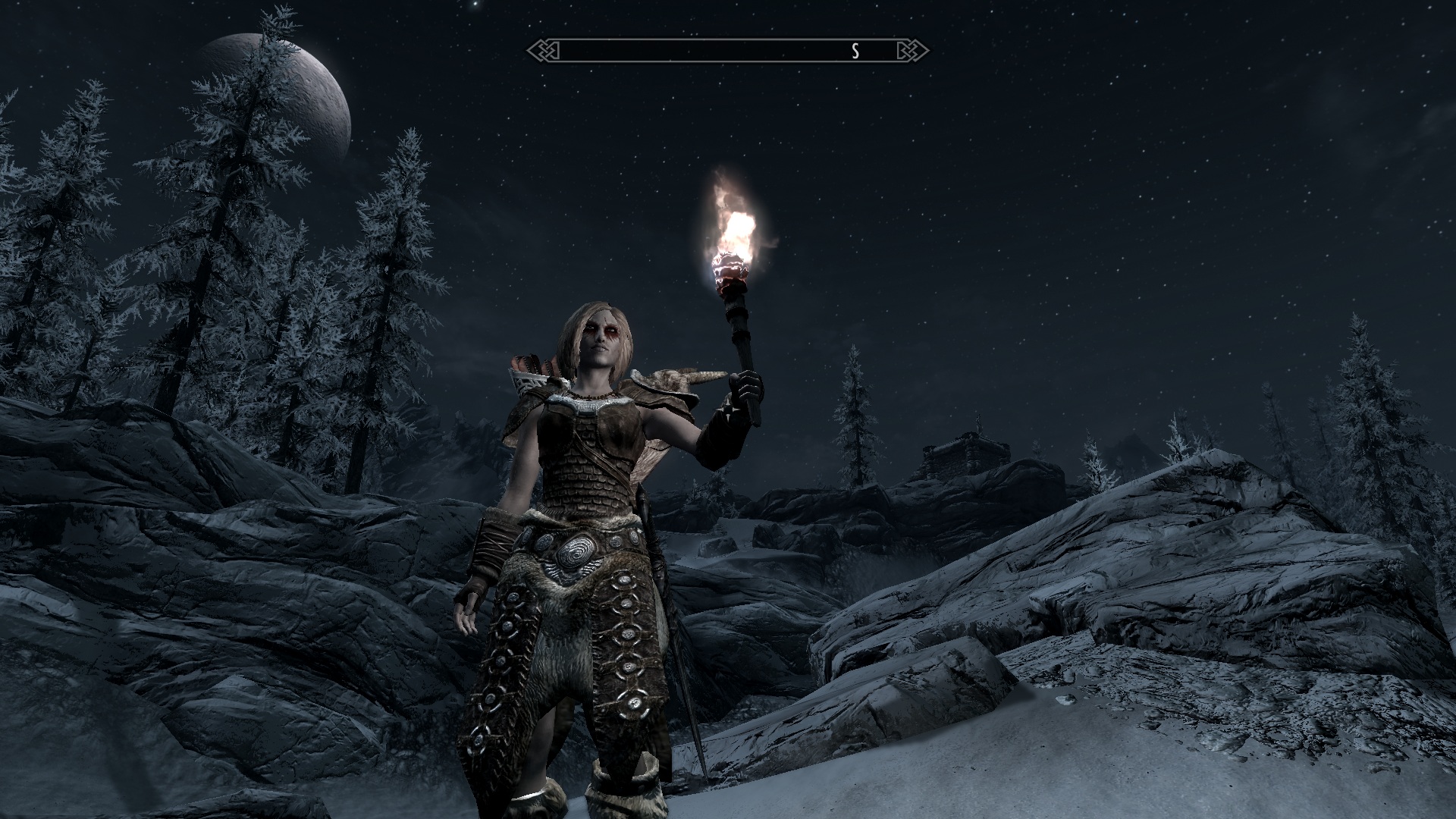
Task: Click the compass bar on the HUD
Action: coord(727,51)
